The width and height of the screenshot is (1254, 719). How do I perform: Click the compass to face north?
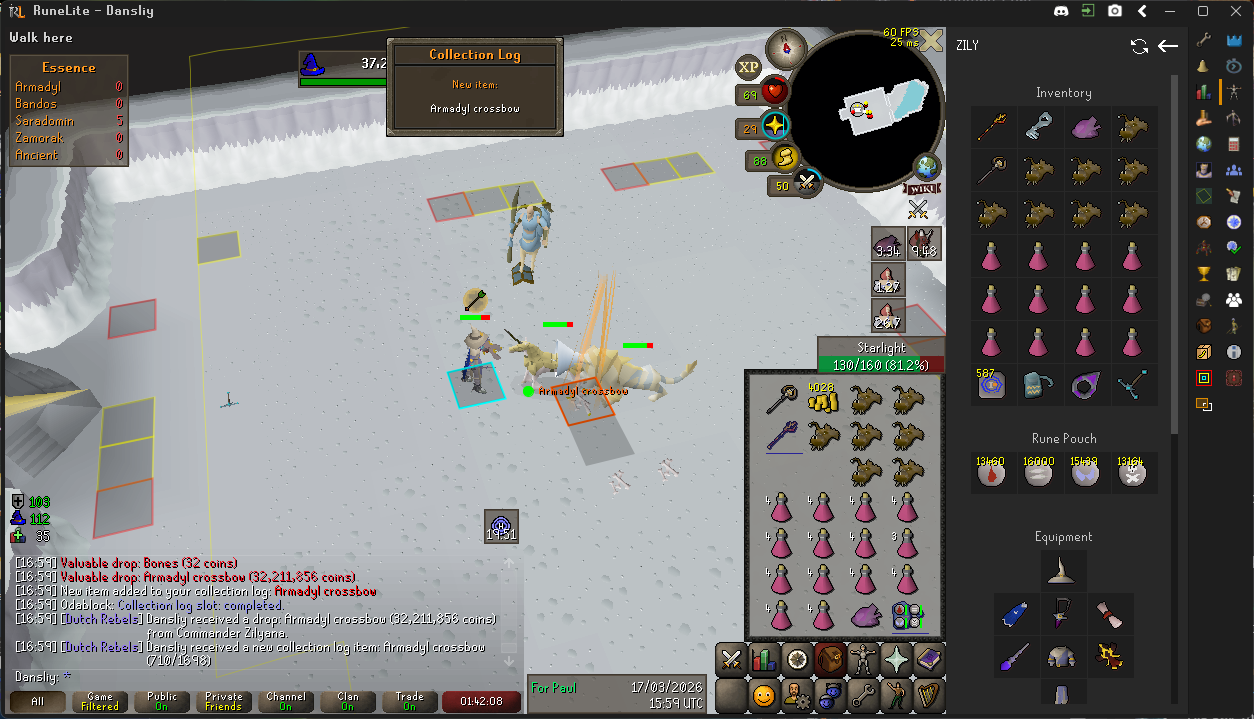[786, 47]
